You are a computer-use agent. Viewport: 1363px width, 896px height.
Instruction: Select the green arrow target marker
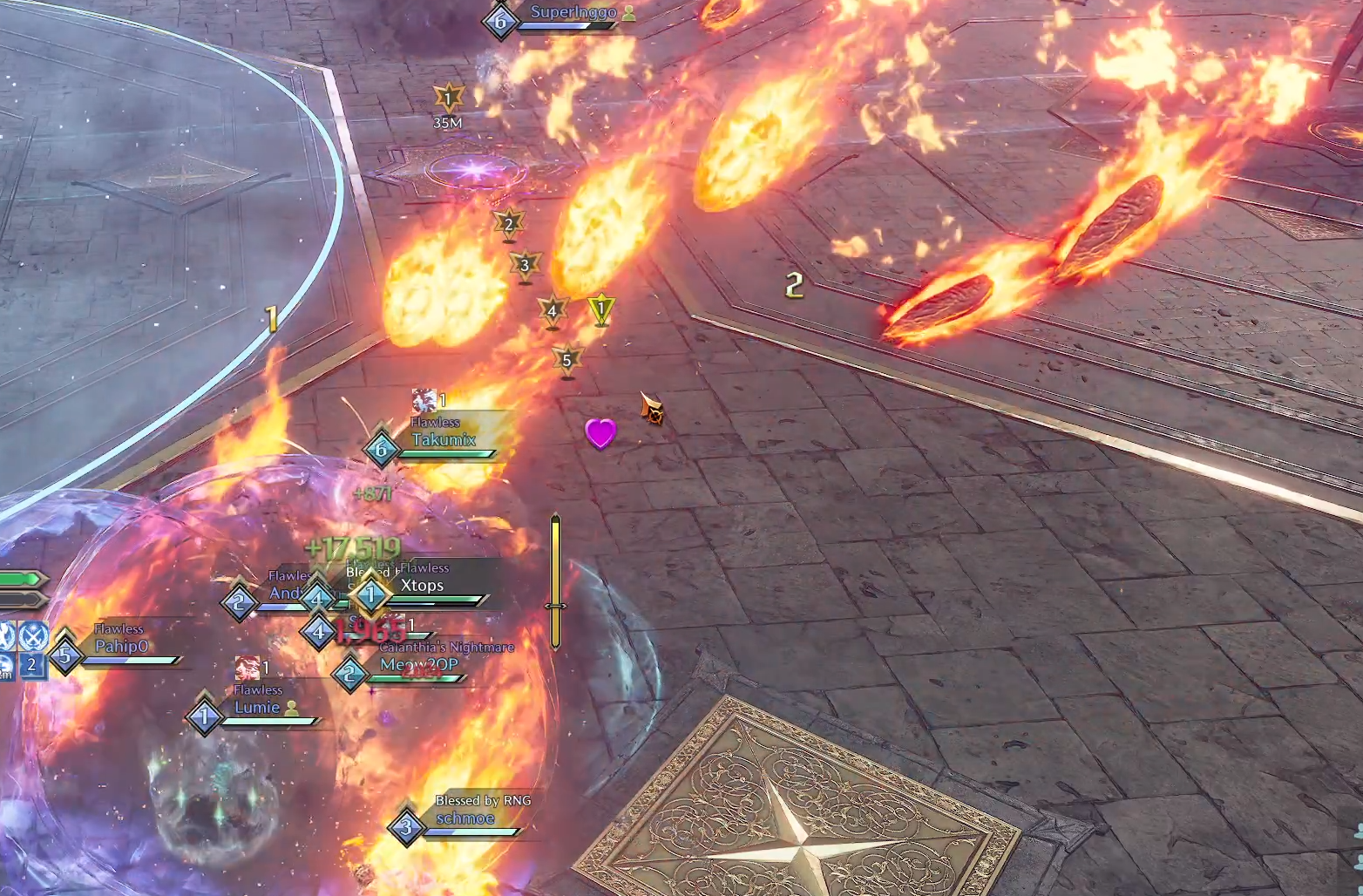click(600, 311)
